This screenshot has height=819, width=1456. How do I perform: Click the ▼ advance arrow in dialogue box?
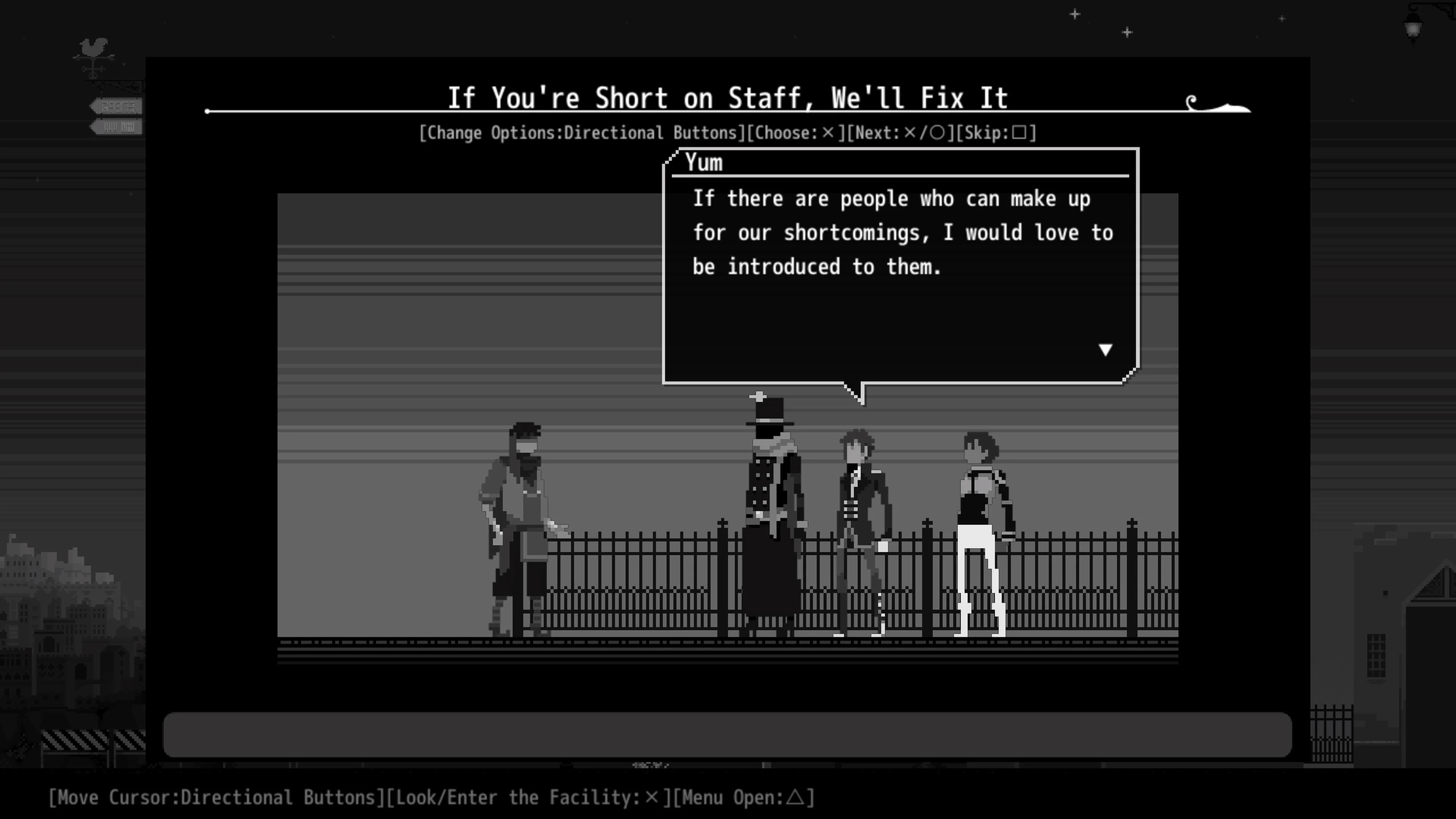1105,349
